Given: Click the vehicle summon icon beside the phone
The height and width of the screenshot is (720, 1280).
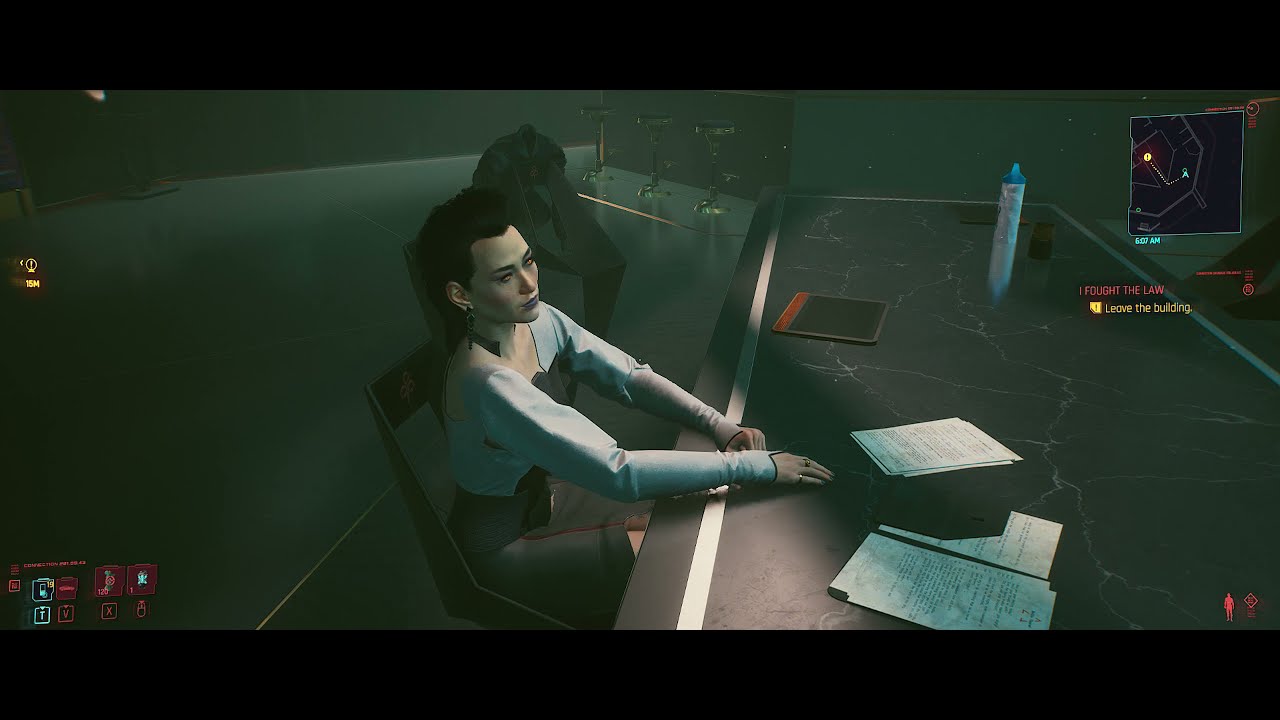Looking at the screenshot, I should 66,588.
